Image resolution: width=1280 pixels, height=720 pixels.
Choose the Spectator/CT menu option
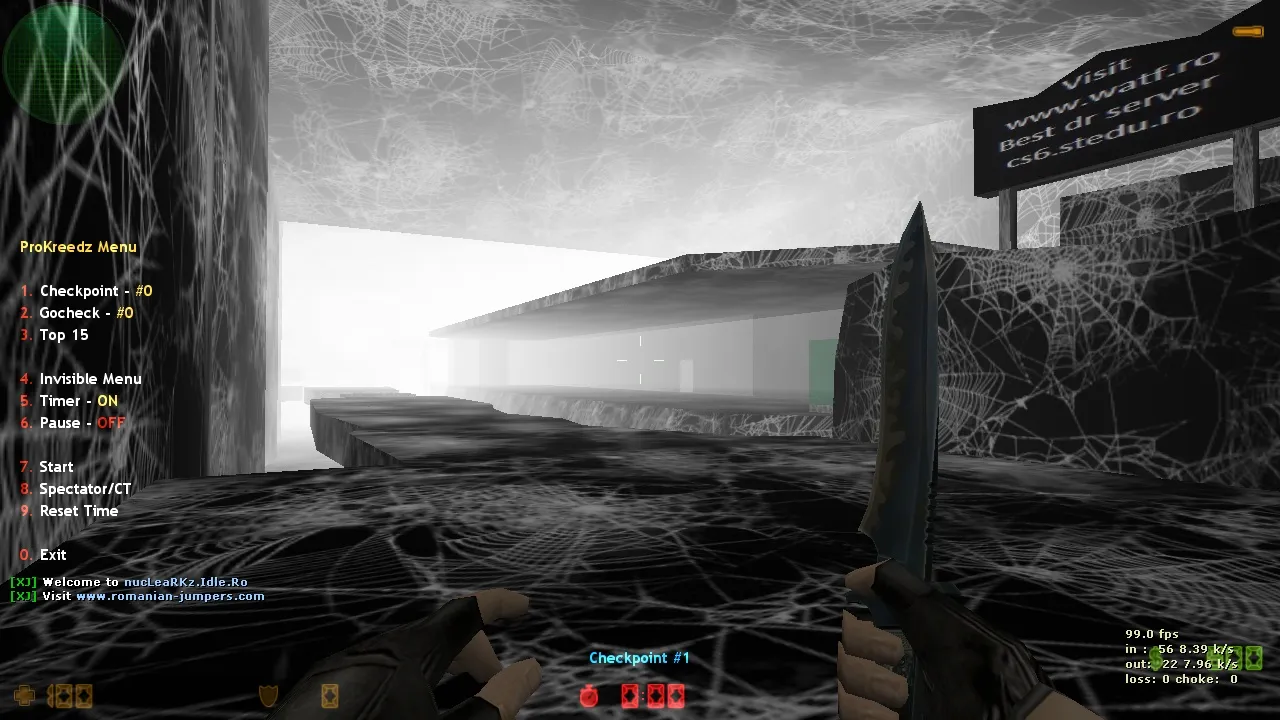(86, 488)
